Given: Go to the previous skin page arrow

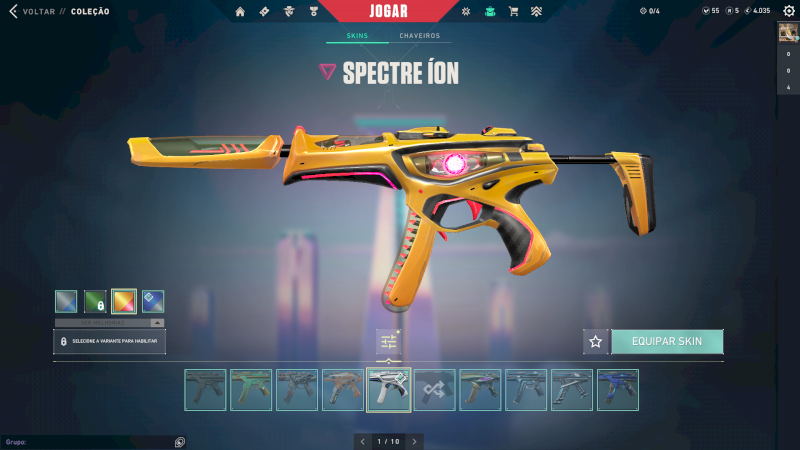Looking at the screenshot, I should [364, 441].
